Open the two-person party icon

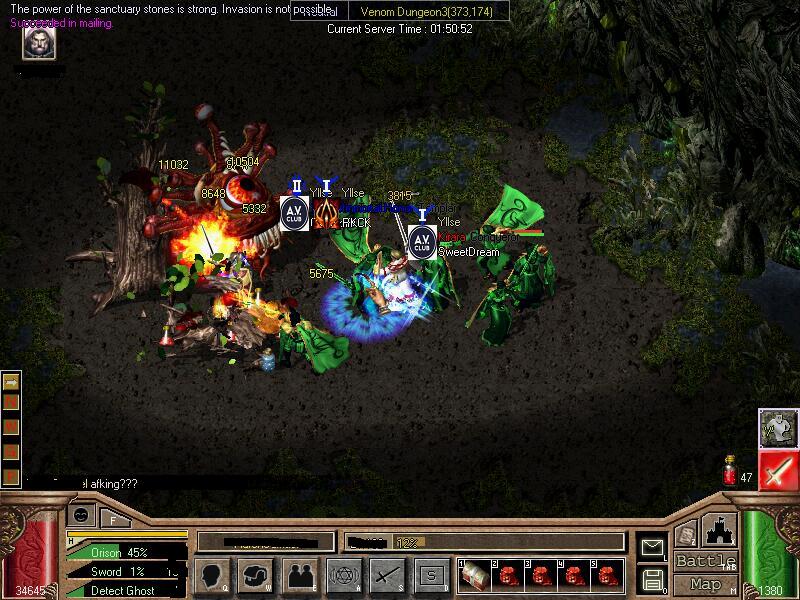(x=300, y=574)
